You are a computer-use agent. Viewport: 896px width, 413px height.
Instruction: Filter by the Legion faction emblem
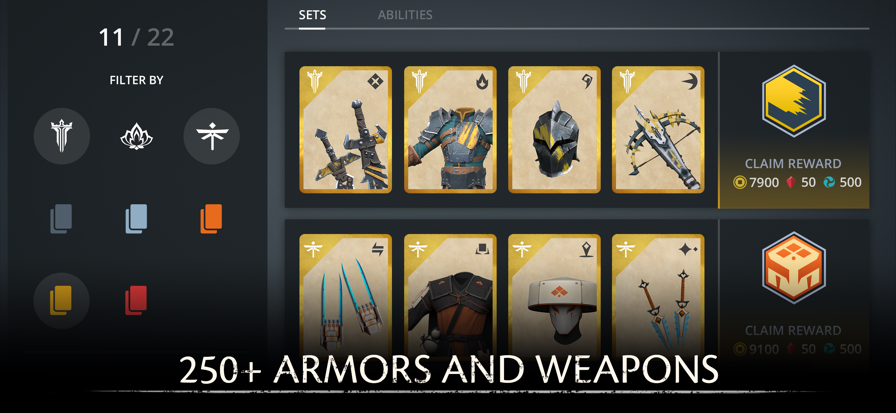coord(61,136)
